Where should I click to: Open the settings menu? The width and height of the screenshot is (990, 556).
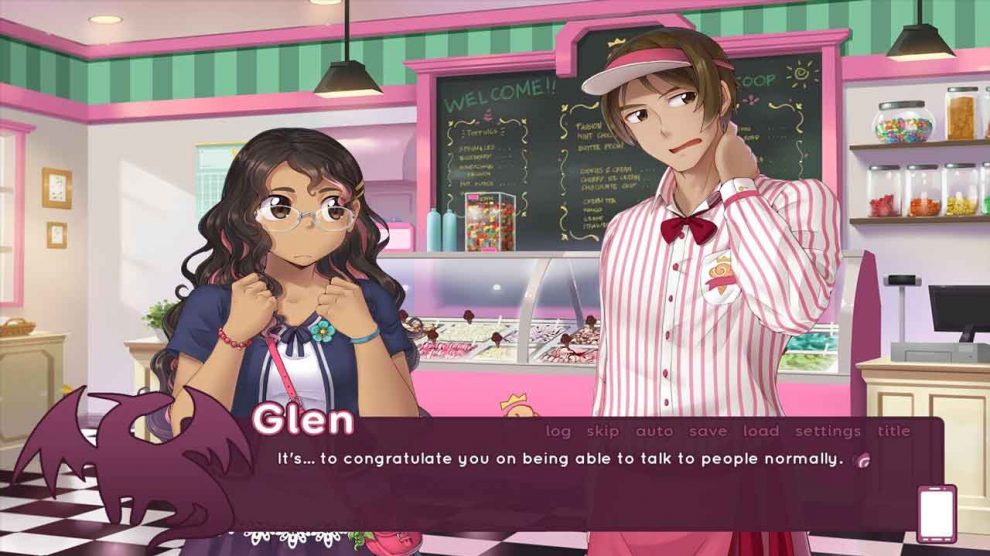[x=828, y=431]
